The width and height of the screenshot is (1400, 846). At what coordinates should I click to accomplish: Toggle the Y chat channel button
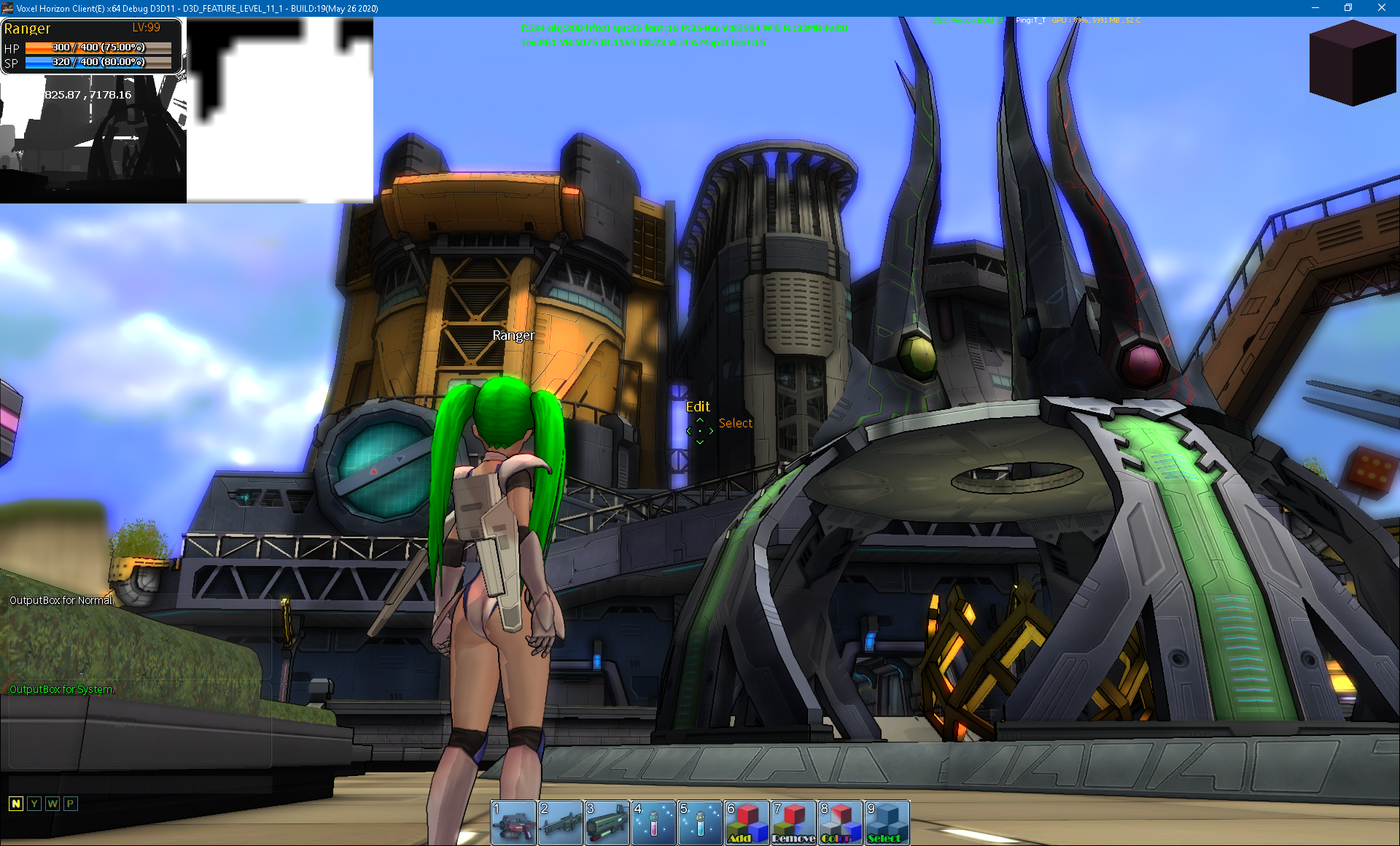tap(34, 804)
